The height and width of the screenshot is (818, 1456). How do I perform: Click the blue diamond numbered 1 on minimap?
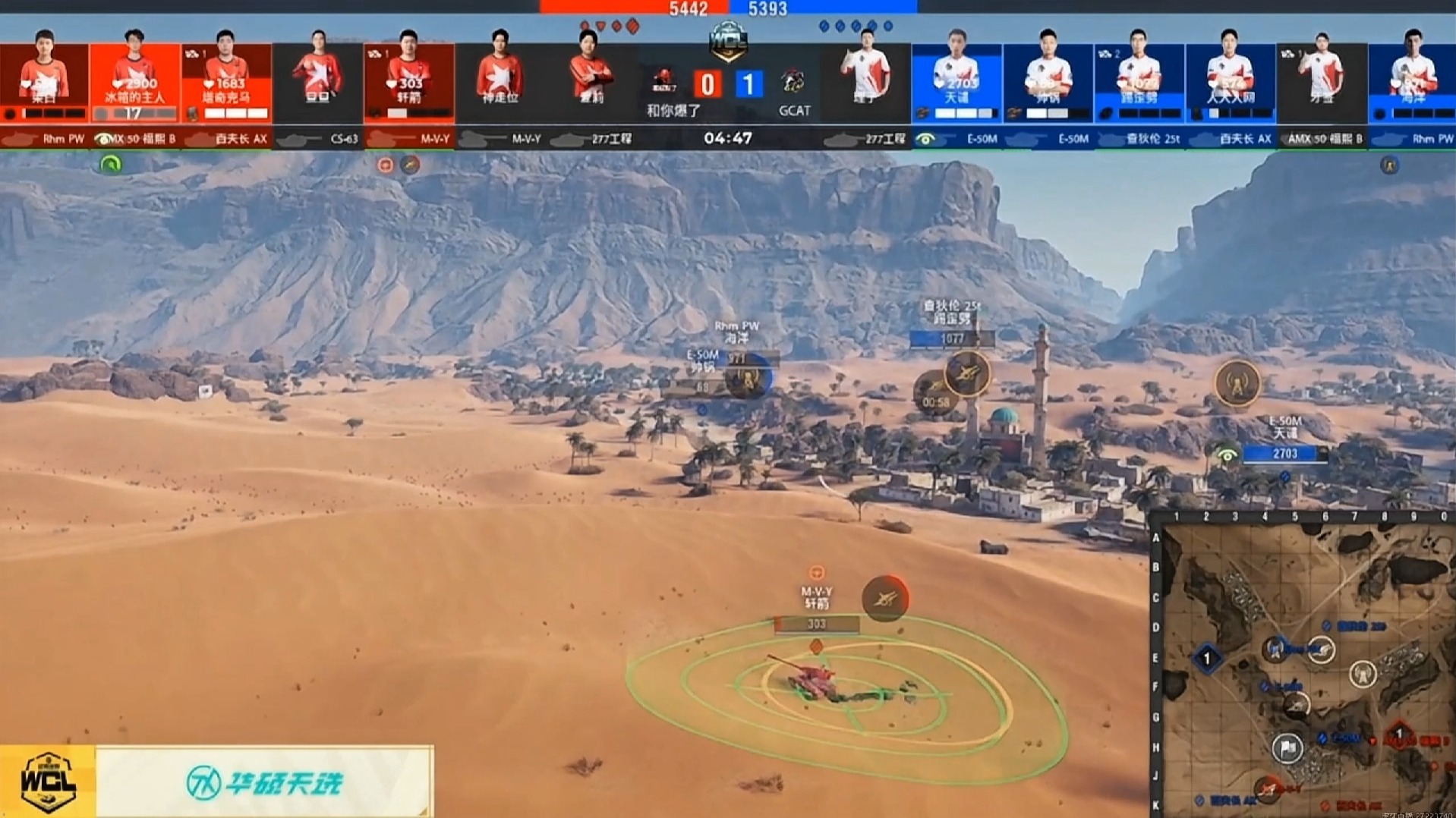1207,658
